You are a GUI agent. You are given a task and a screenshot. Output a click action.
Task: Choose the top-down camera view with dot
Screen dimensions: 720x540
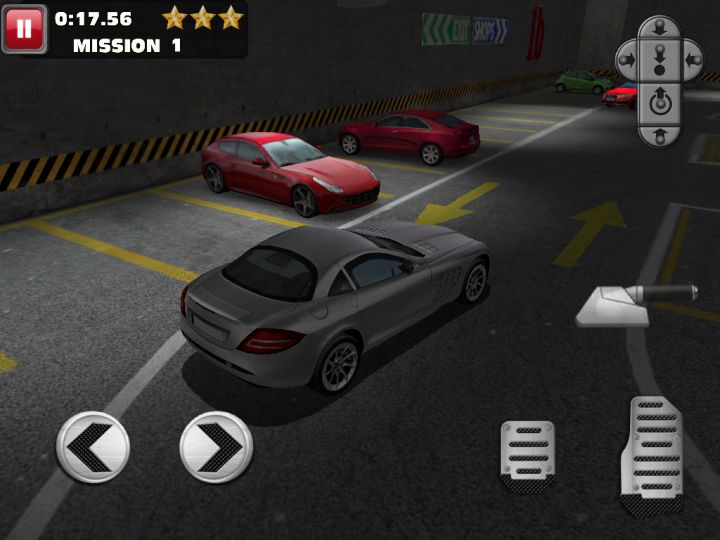(x=659, y=61)
